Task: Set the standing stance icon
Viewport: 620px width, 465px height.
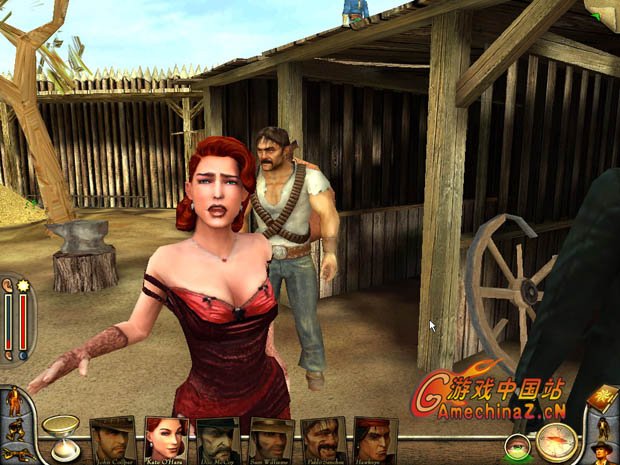Action: 14,403
